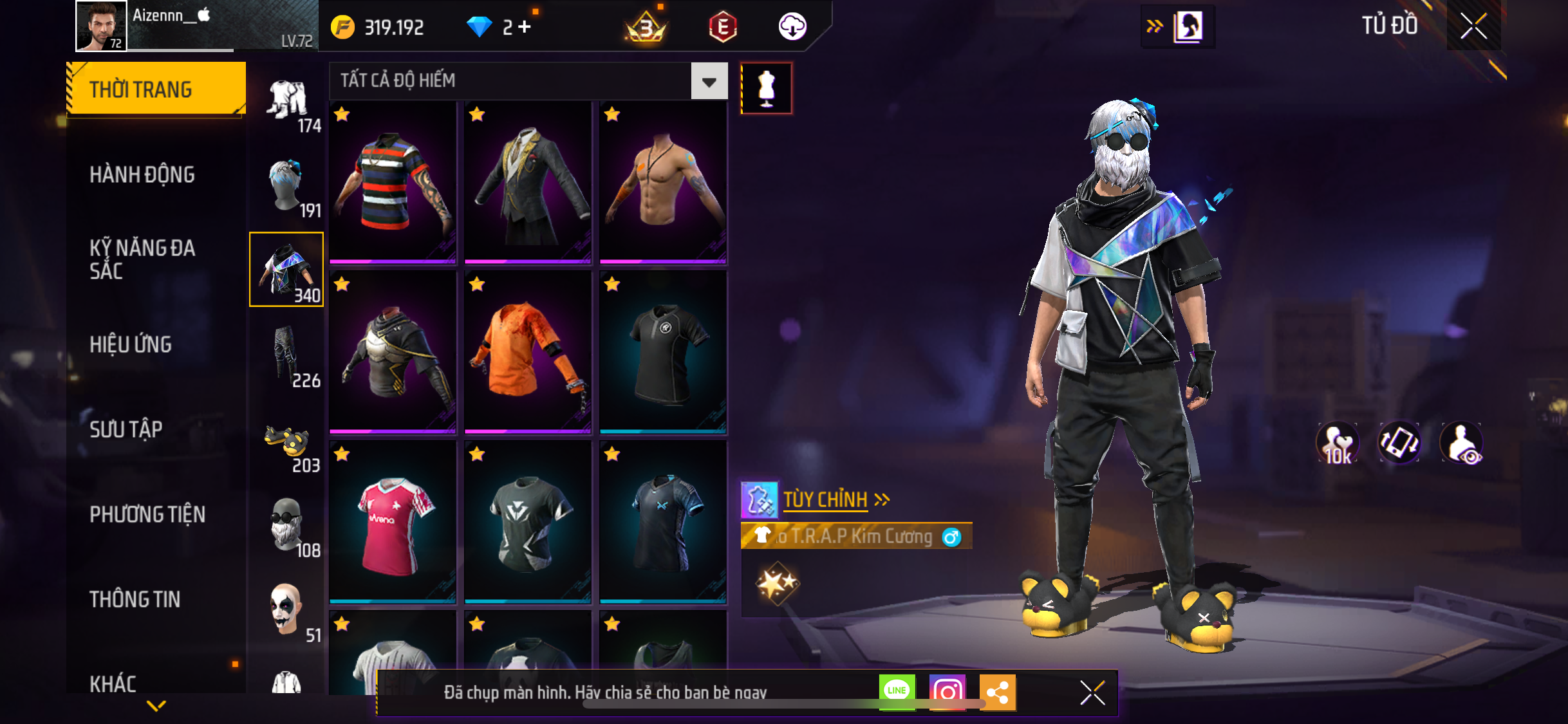Image resolution: width=1568 pixels, height=724 pixels.
Task: Choose the orange long-sleeve shirt
Action: tap(528, 351)
